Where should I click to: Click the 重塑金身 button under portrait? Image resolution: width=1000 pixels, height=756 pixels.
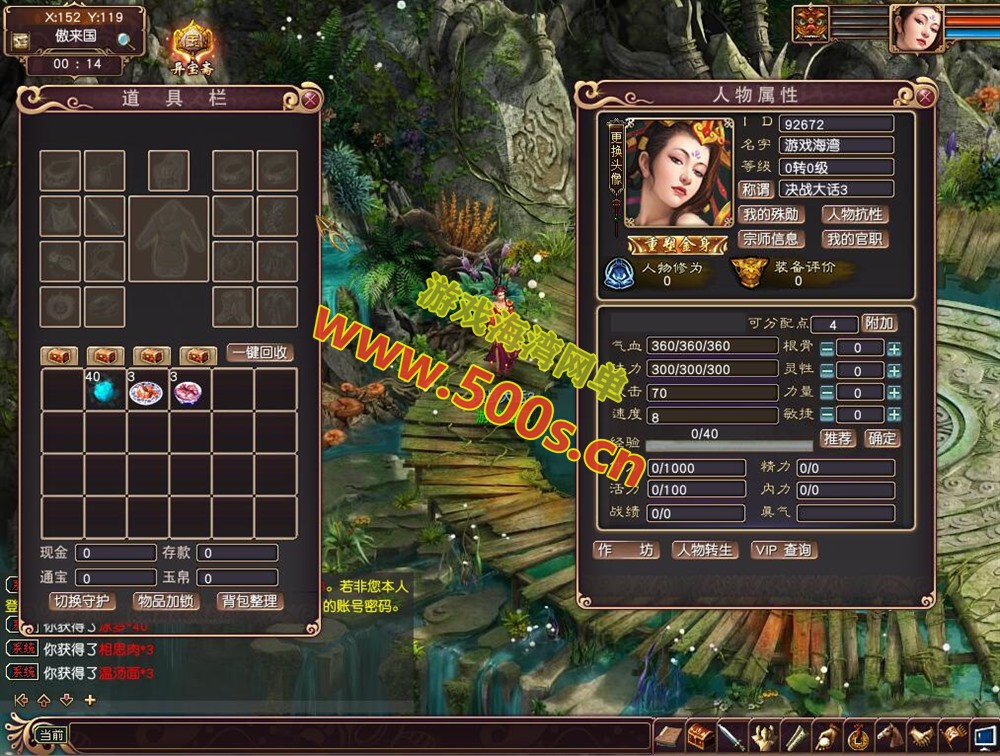[664, 245]
